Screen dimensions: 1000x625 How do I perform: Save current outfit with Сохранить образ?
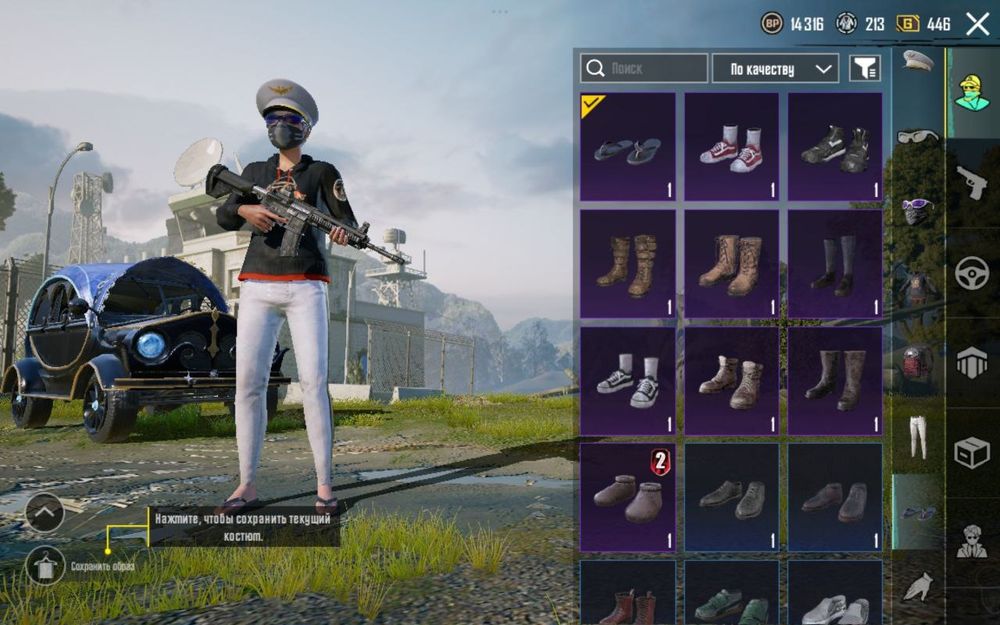coord(44,566)
